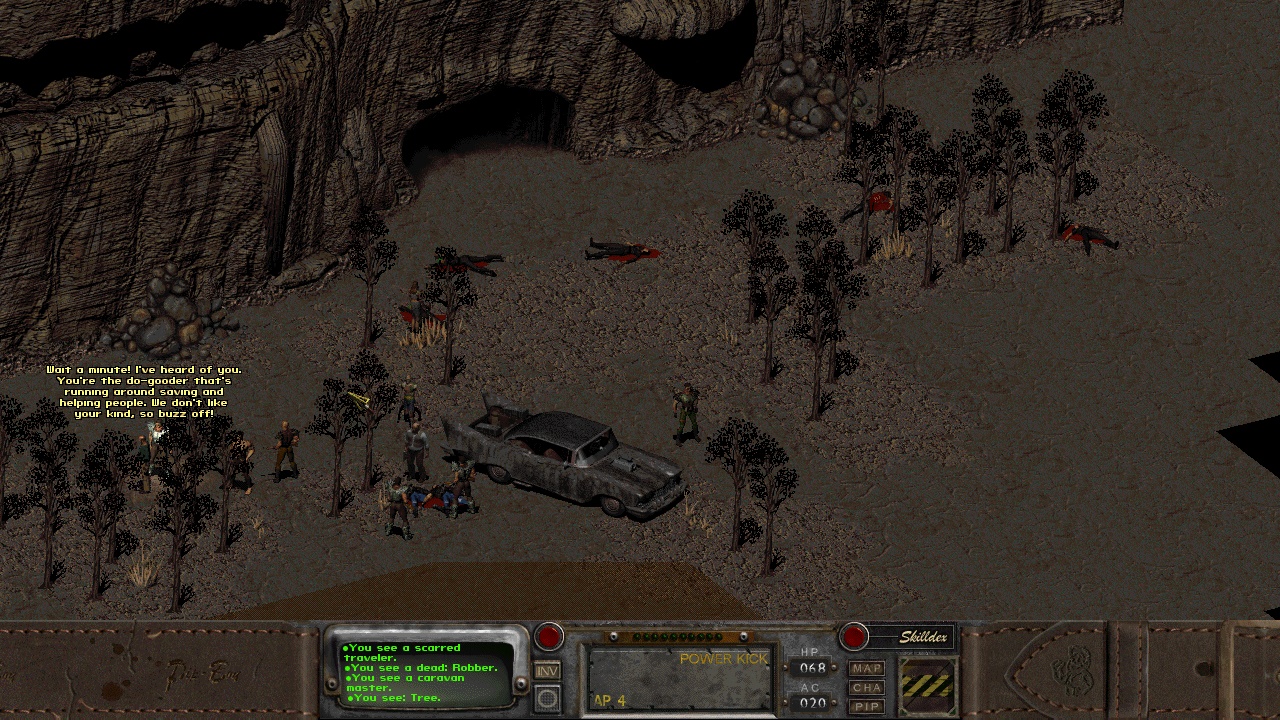
Task: Click the message log display monitor
Action: point(427,674)
